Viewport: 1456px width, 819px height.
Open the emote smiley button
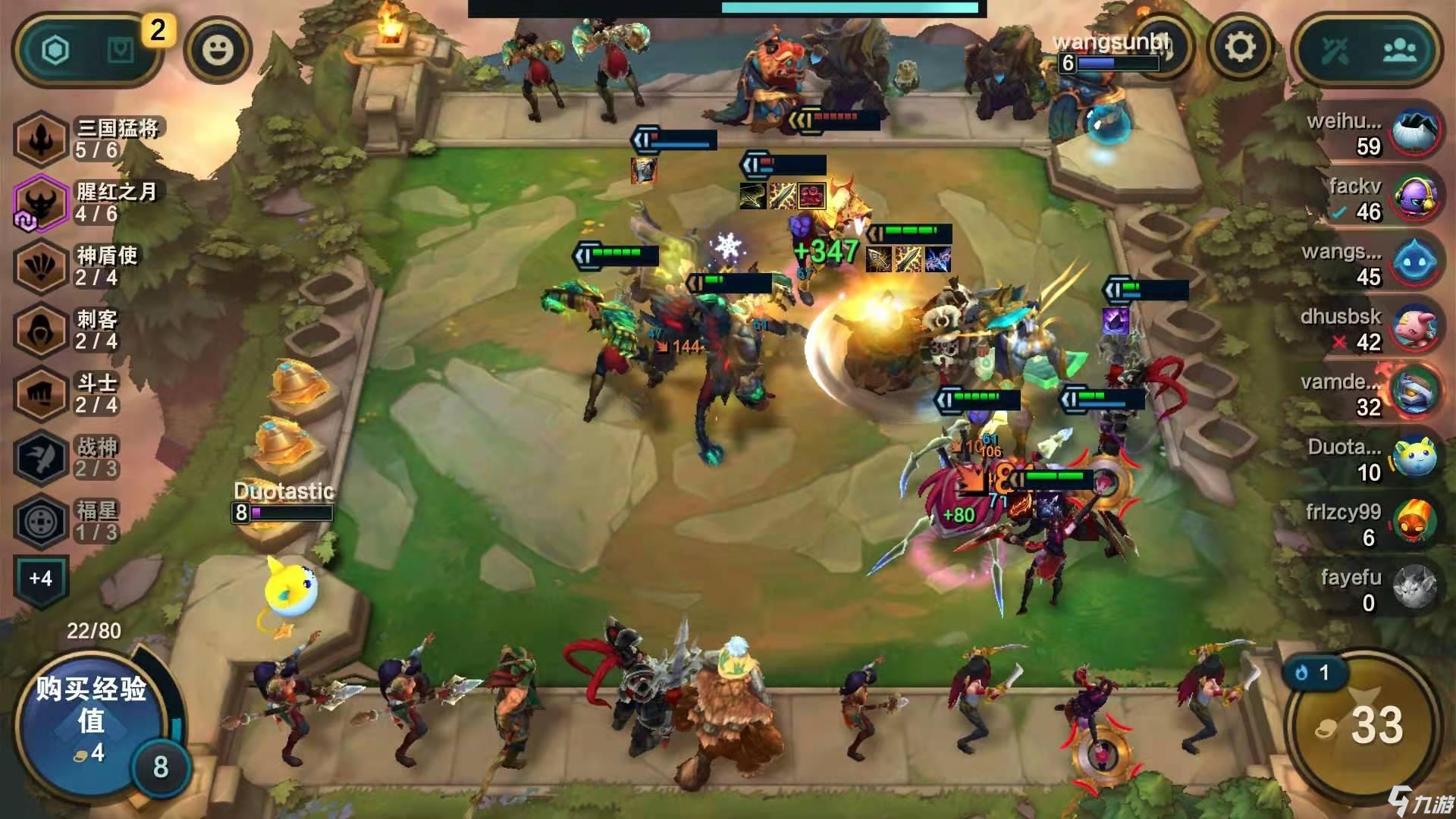coord(218,50)
